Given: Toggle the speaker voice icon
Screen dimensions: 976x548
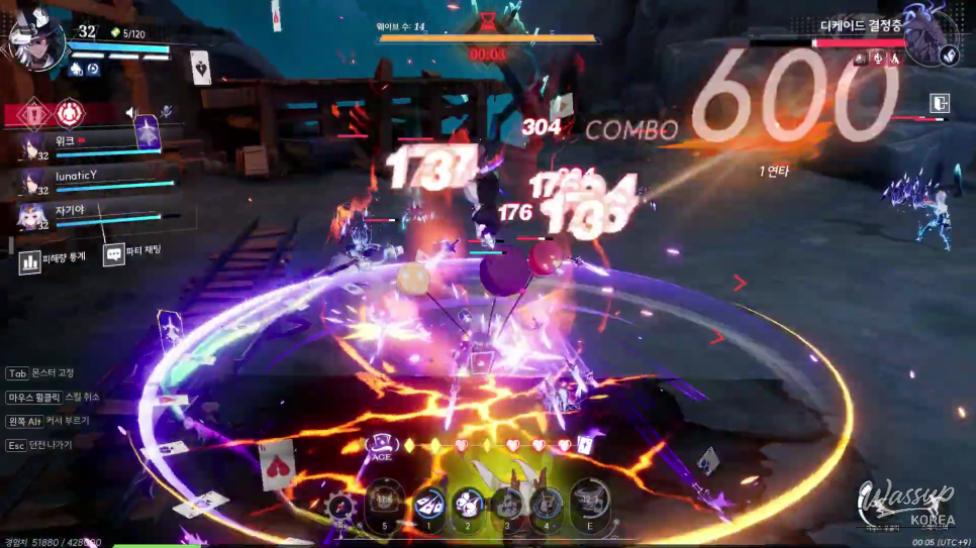Looking at the screenshot, I should (x=132, y=114).
